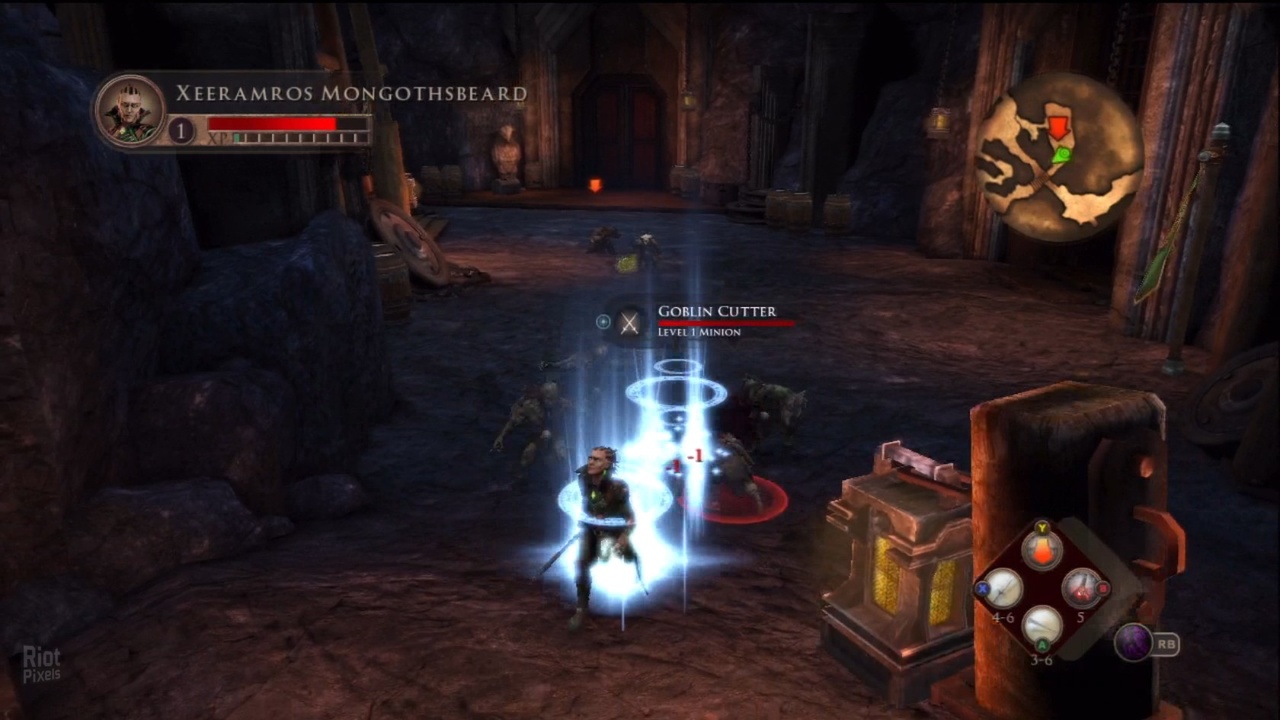This screenshot has width=1280, height=720.
Task: Use the red health potion slot
Action: pos(1041,550)
